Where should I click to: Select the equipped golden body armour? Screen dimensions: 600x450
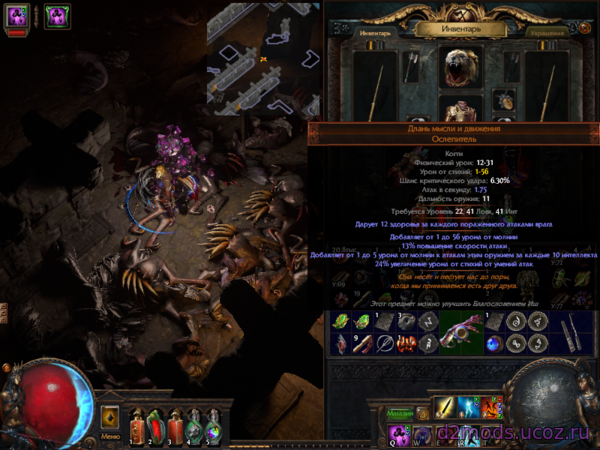459,109
